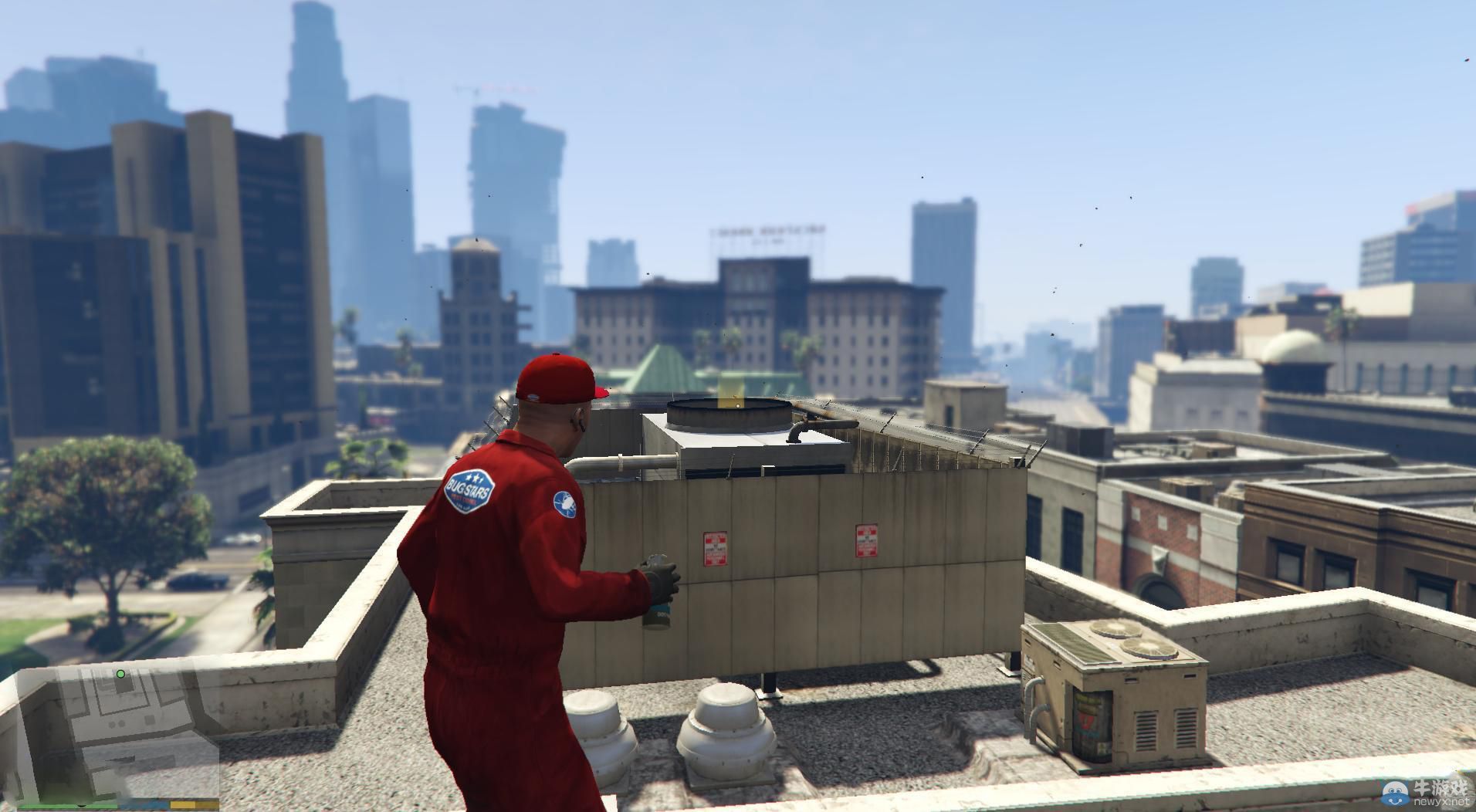Image resolution: width=1476 pixels, height=812 pixels.
Task: Click the green player blip on minimap
Action: coord(120,674)
